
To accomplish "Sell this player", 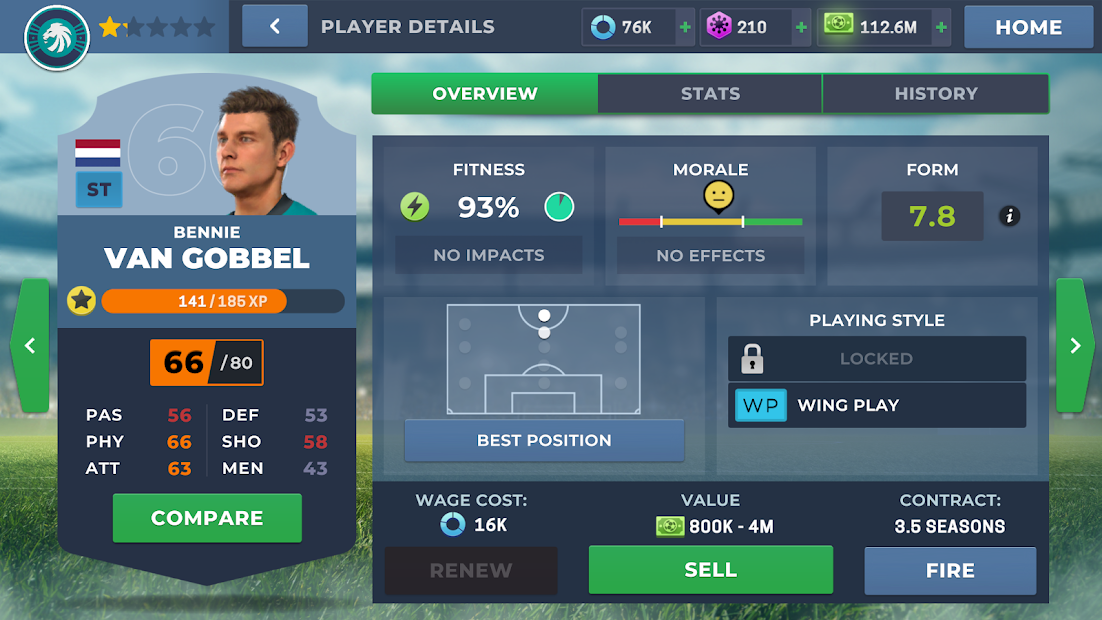I will pyautogui.click(x=710, y=570).
